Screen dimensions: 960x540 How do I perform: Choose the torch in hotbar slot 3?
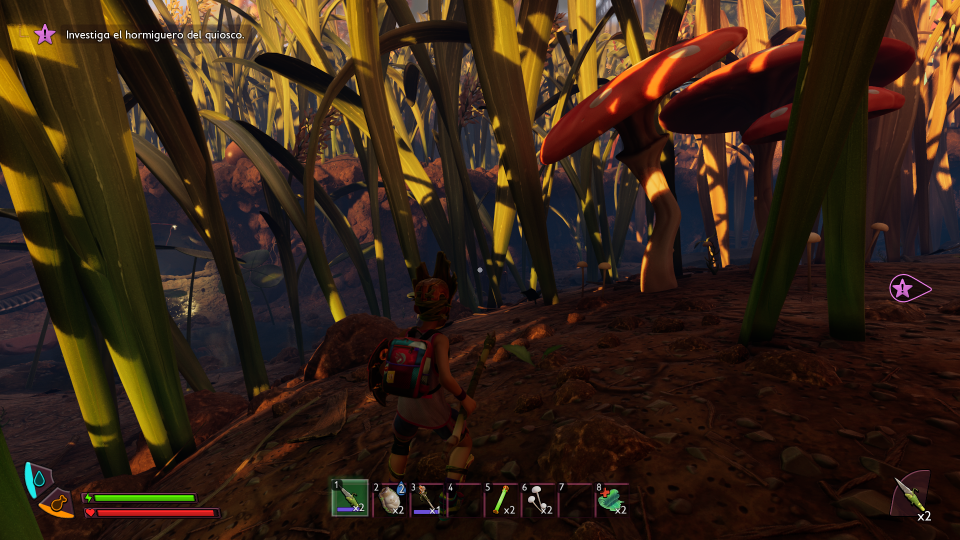click(426, 498)
